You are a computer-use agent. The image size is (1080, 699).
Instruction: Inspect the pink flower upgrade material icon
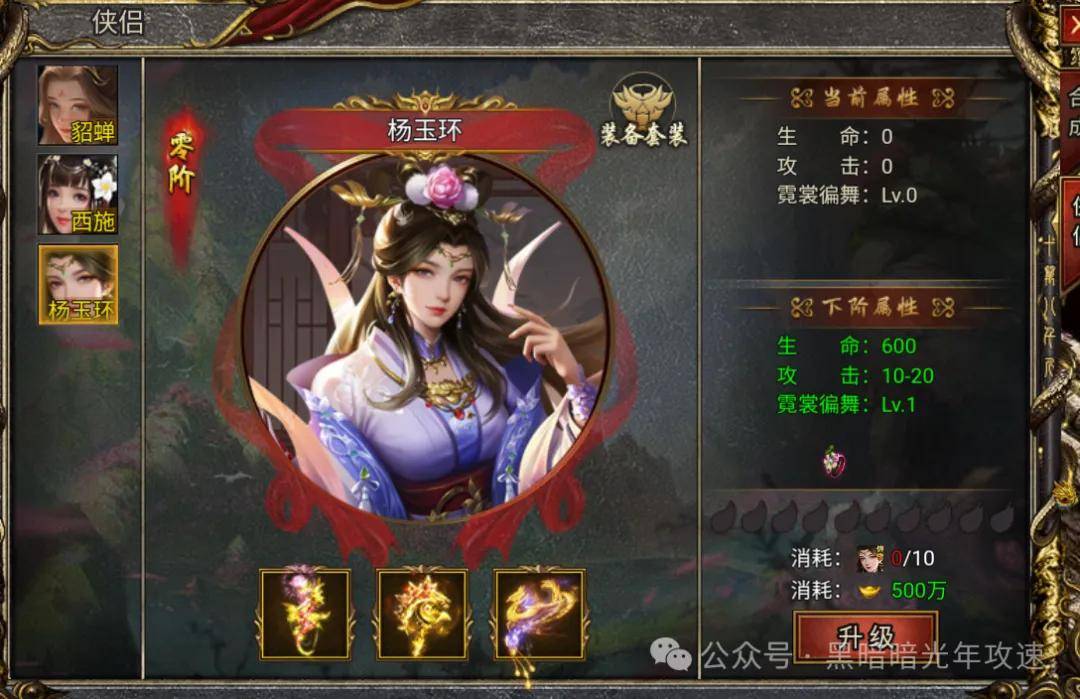833,461
